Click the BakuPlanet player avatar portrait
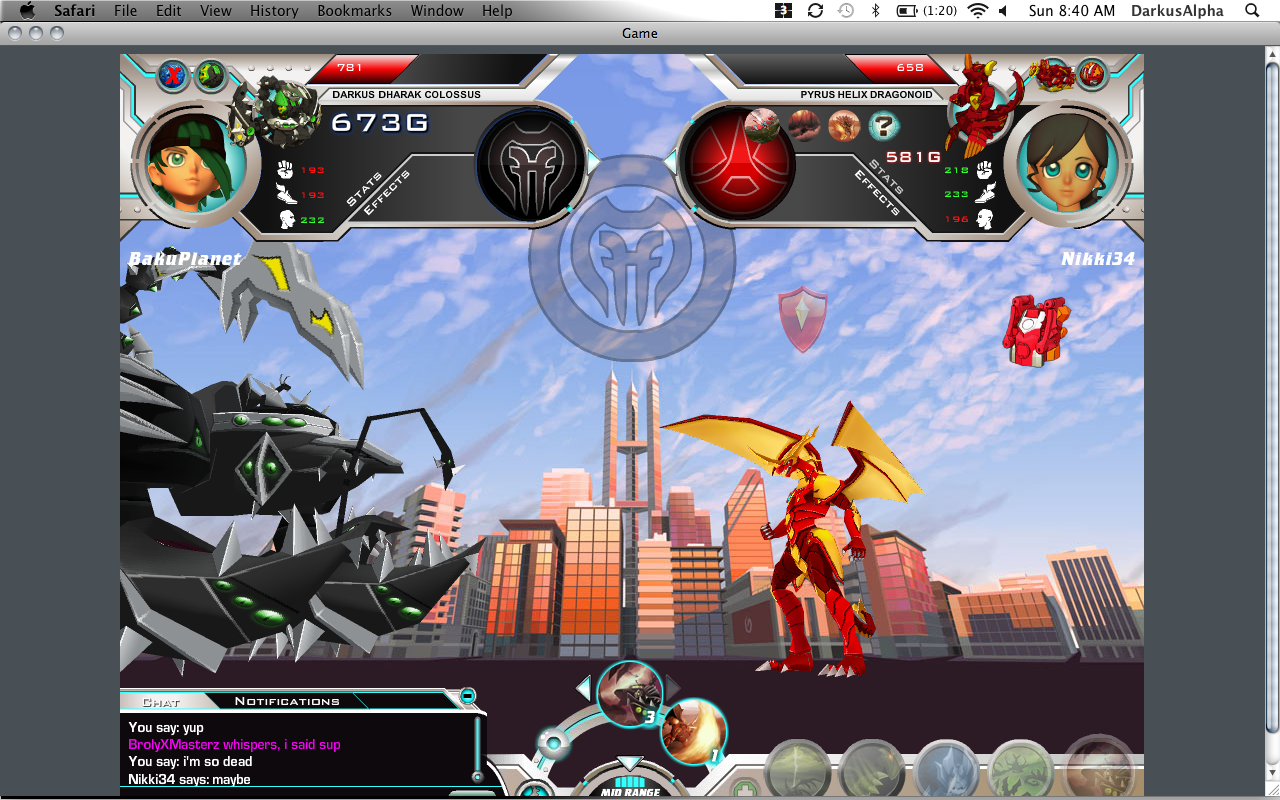 click(189, 162)
